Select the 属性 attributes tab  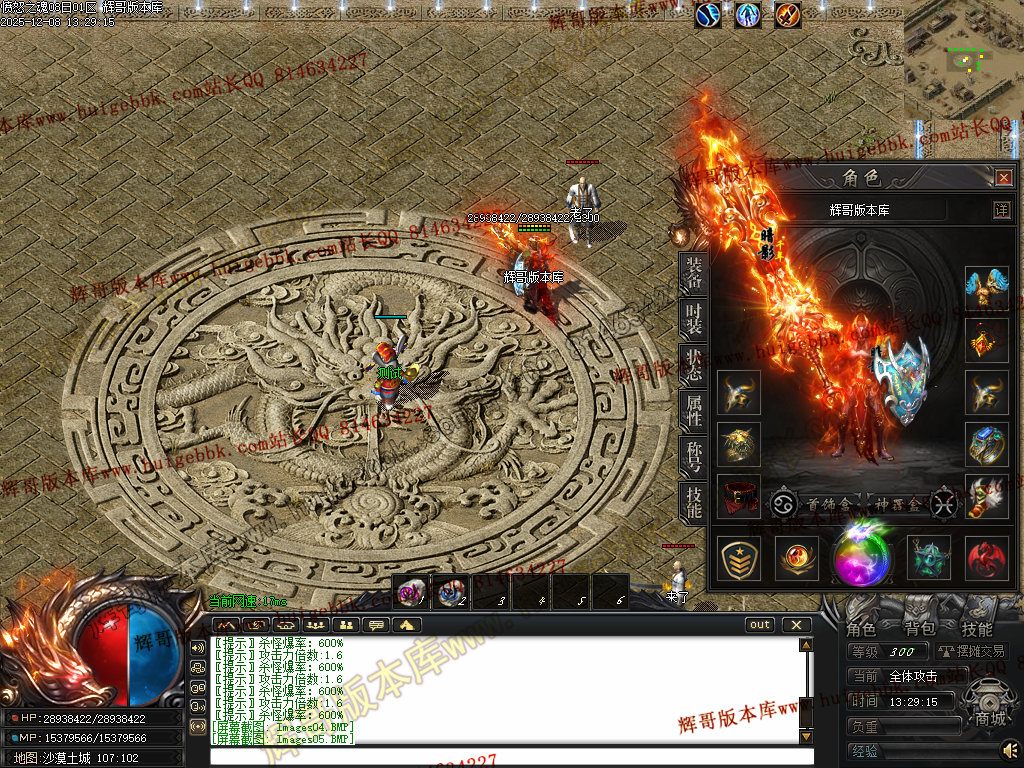click(693, 412)
